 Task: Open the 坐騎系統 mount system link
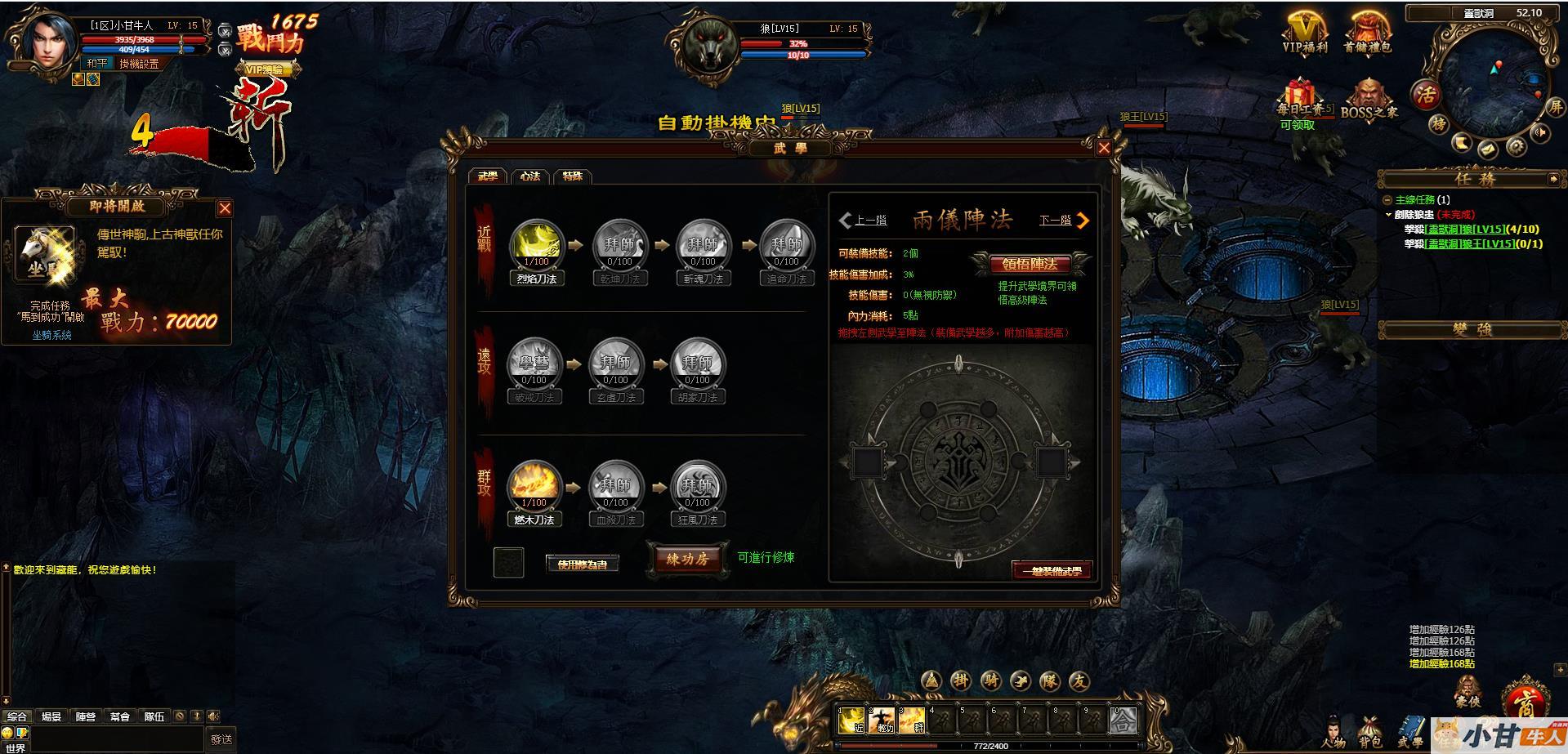coord(52,335)
